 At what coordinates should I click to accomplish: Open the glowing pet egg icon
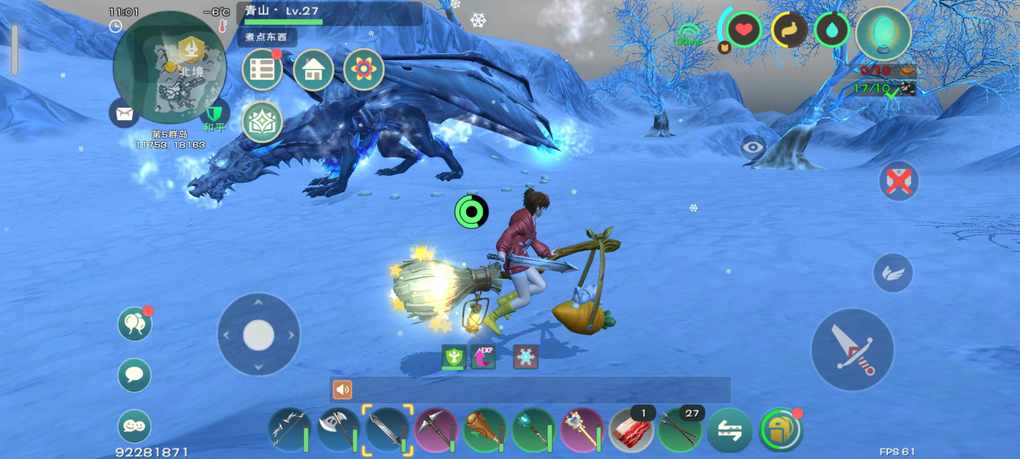click(x=884, y=32)
